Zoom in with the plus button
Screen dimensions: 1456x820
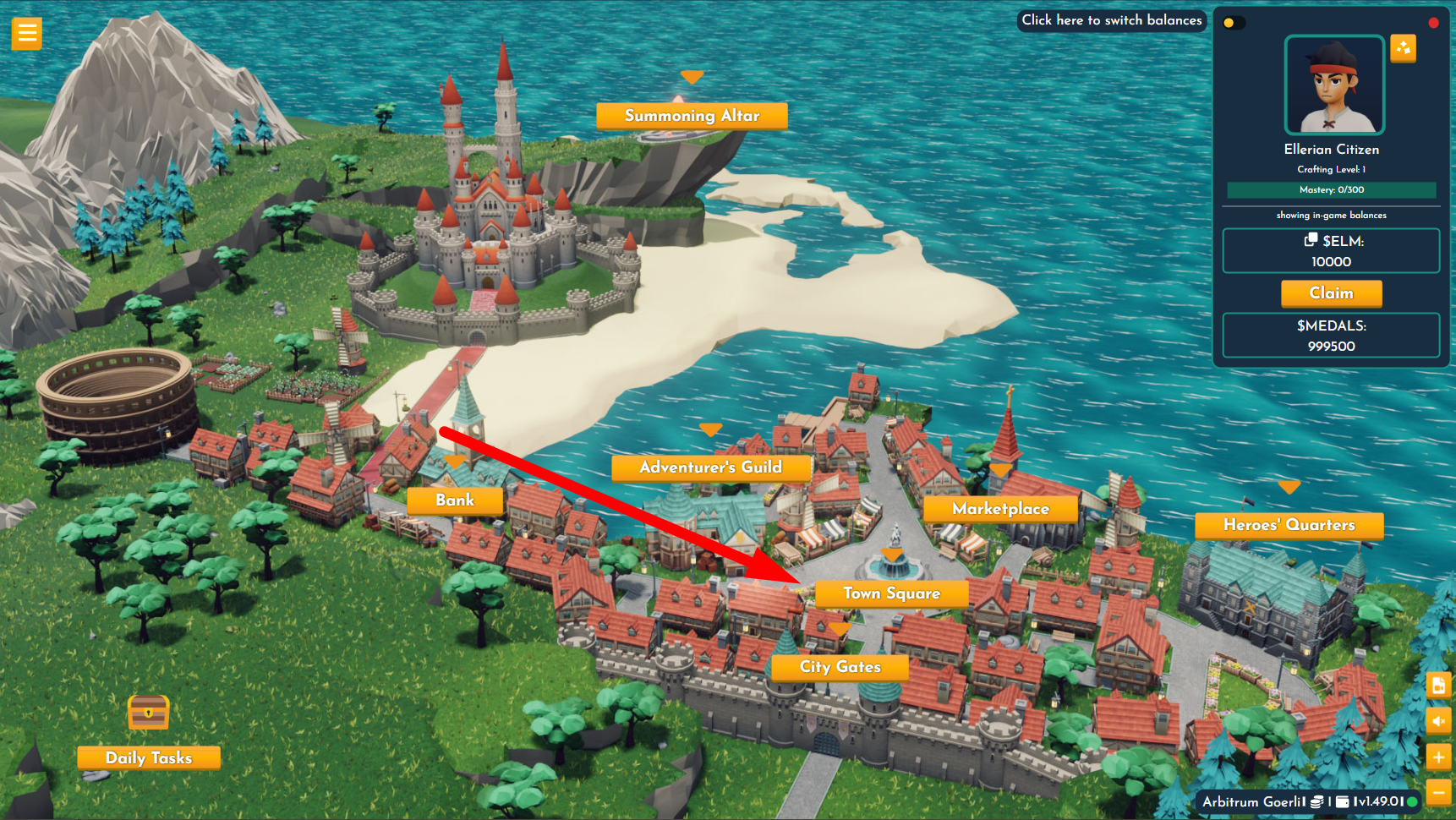click(1438, 757)
